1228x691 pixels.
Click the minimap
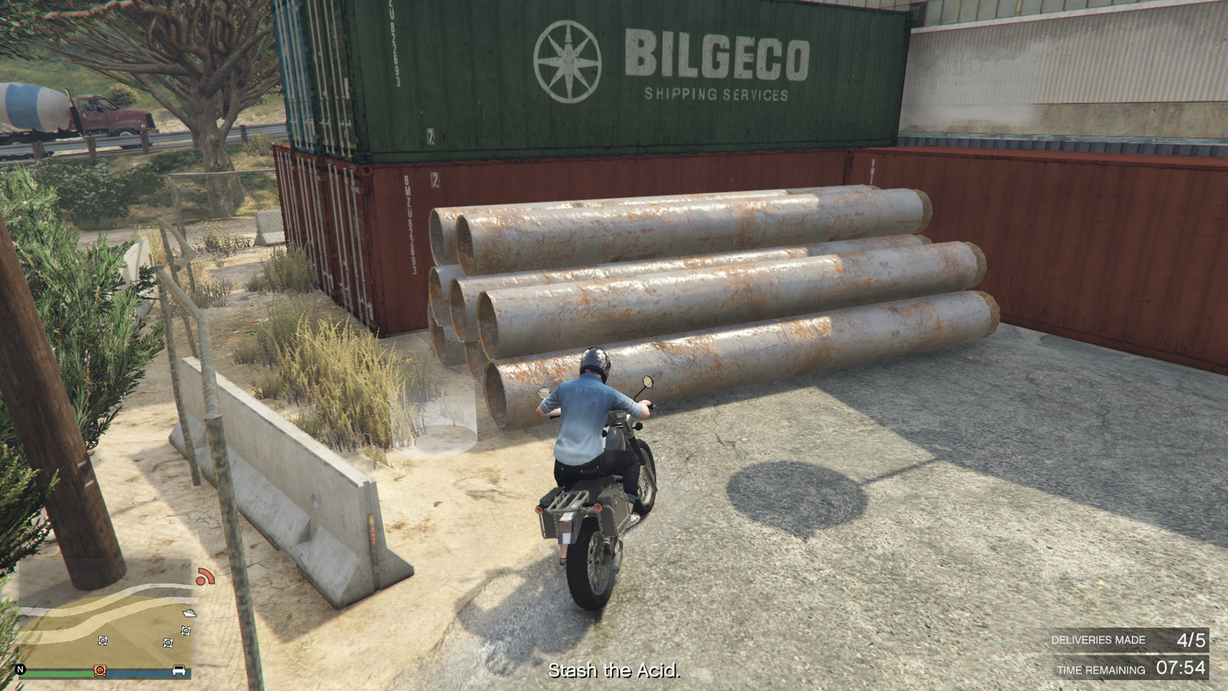pos(104,618)
